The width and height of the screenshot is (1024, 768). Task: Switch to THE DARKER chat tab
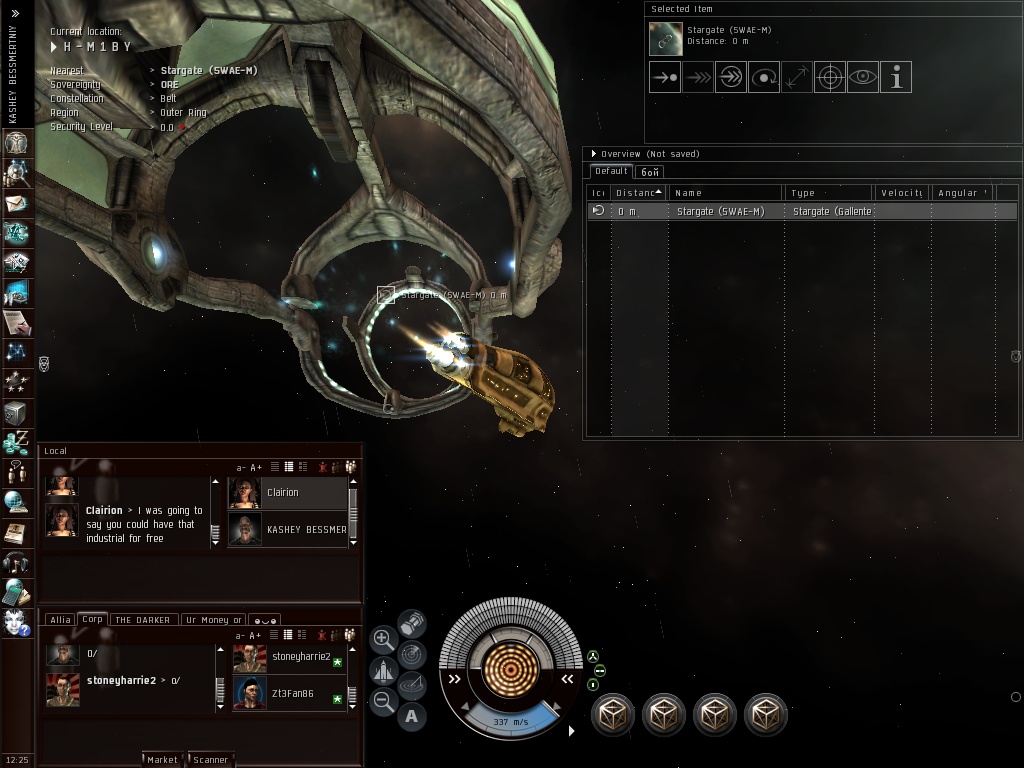pyautogui.click(x=144, y=620)
